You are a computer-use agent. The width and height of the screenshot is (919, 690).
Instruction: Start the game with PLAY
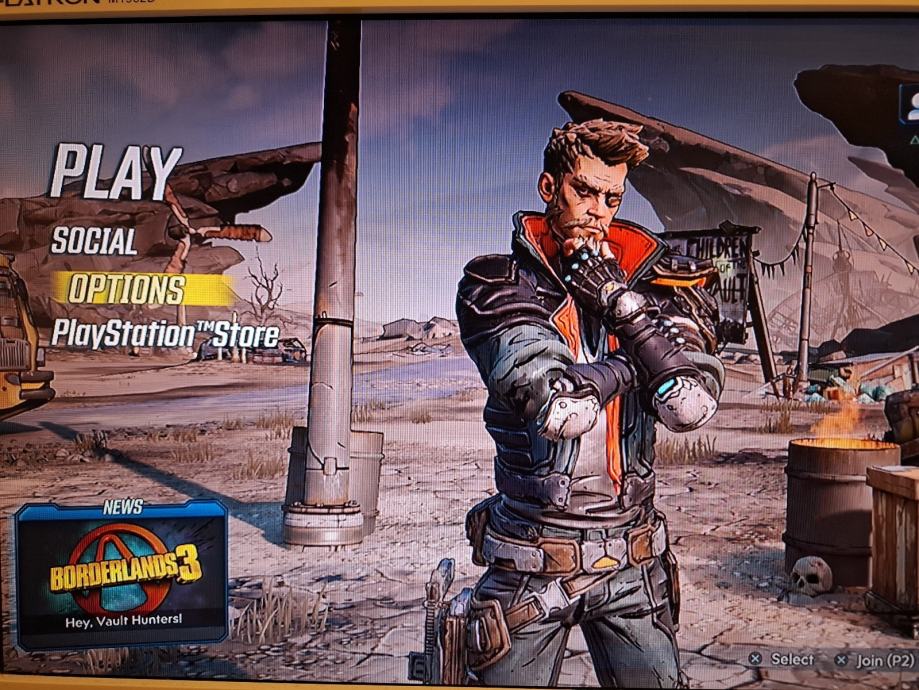click(x=116, y=171)
